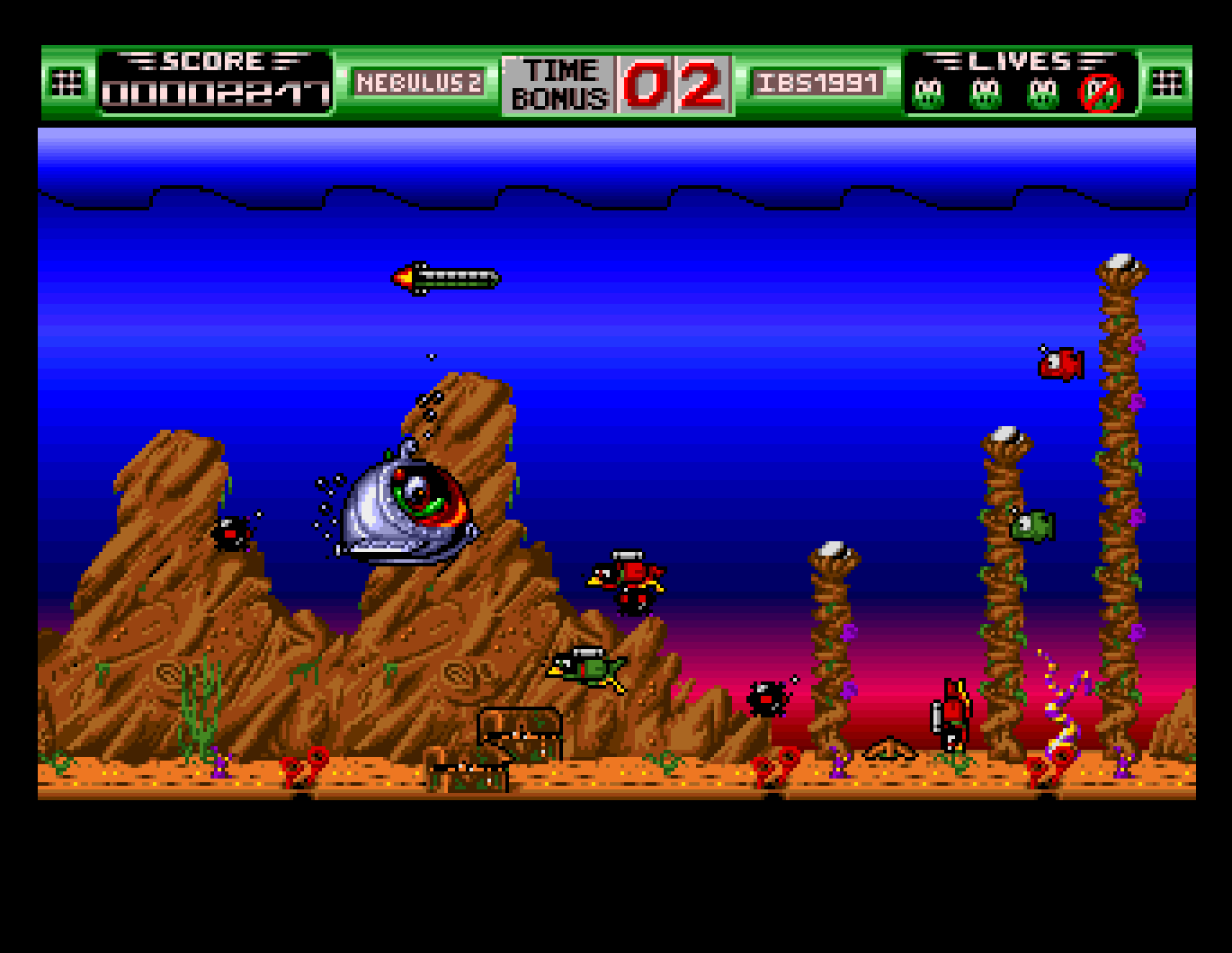1232x953 pixels.
Task: Open the large treasure chest on the seabed
Action: 520,735
